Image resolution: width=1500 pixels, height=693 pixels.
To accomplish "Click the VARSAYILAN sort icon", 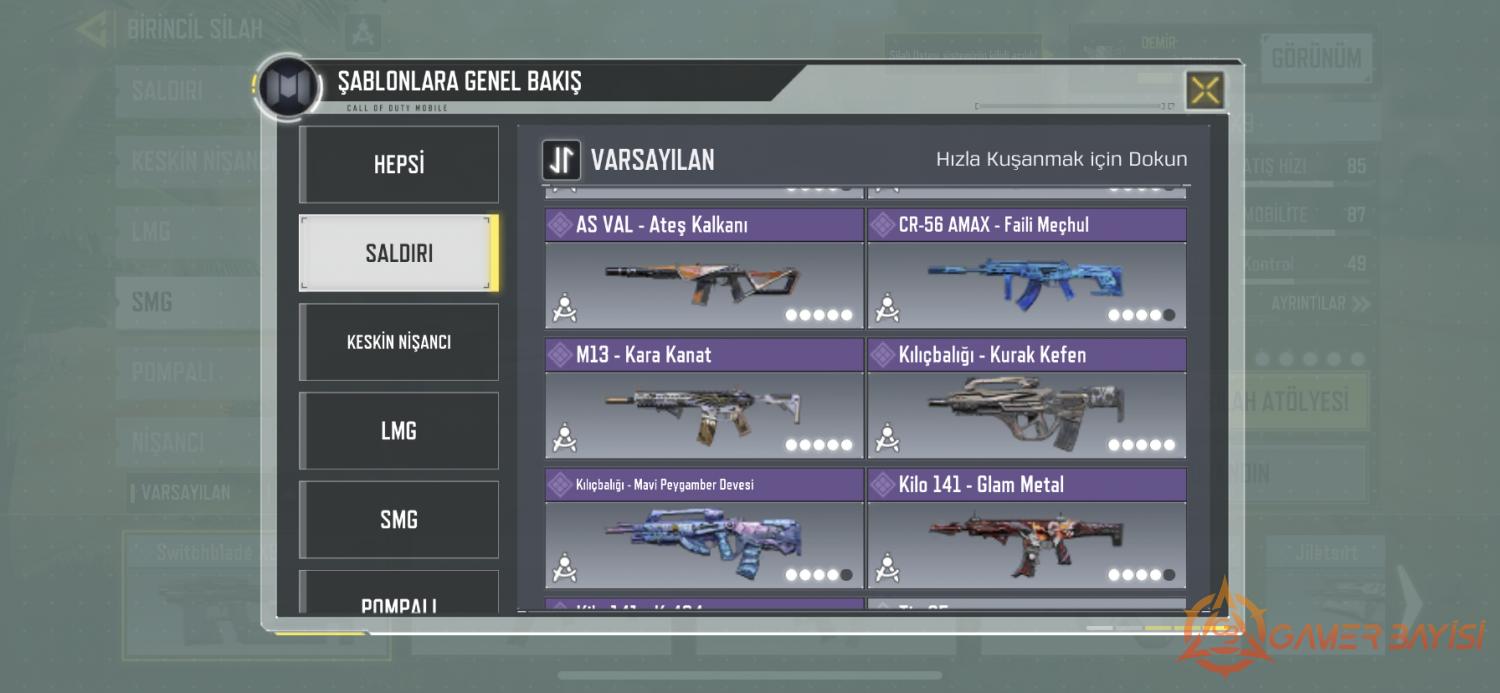I will point(562,160).
